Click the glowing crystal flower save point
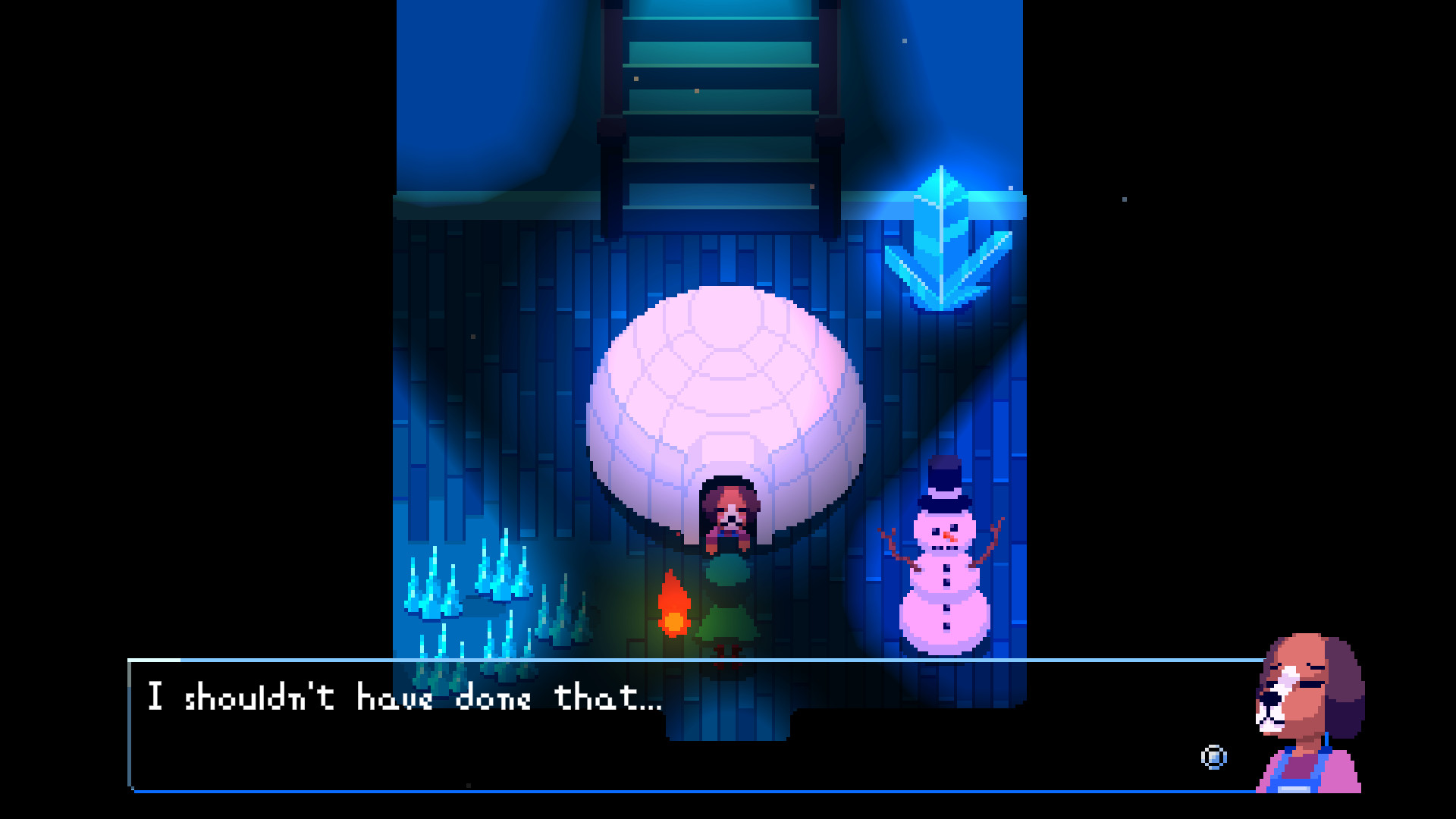1456x819 pixels. (940, 235)
